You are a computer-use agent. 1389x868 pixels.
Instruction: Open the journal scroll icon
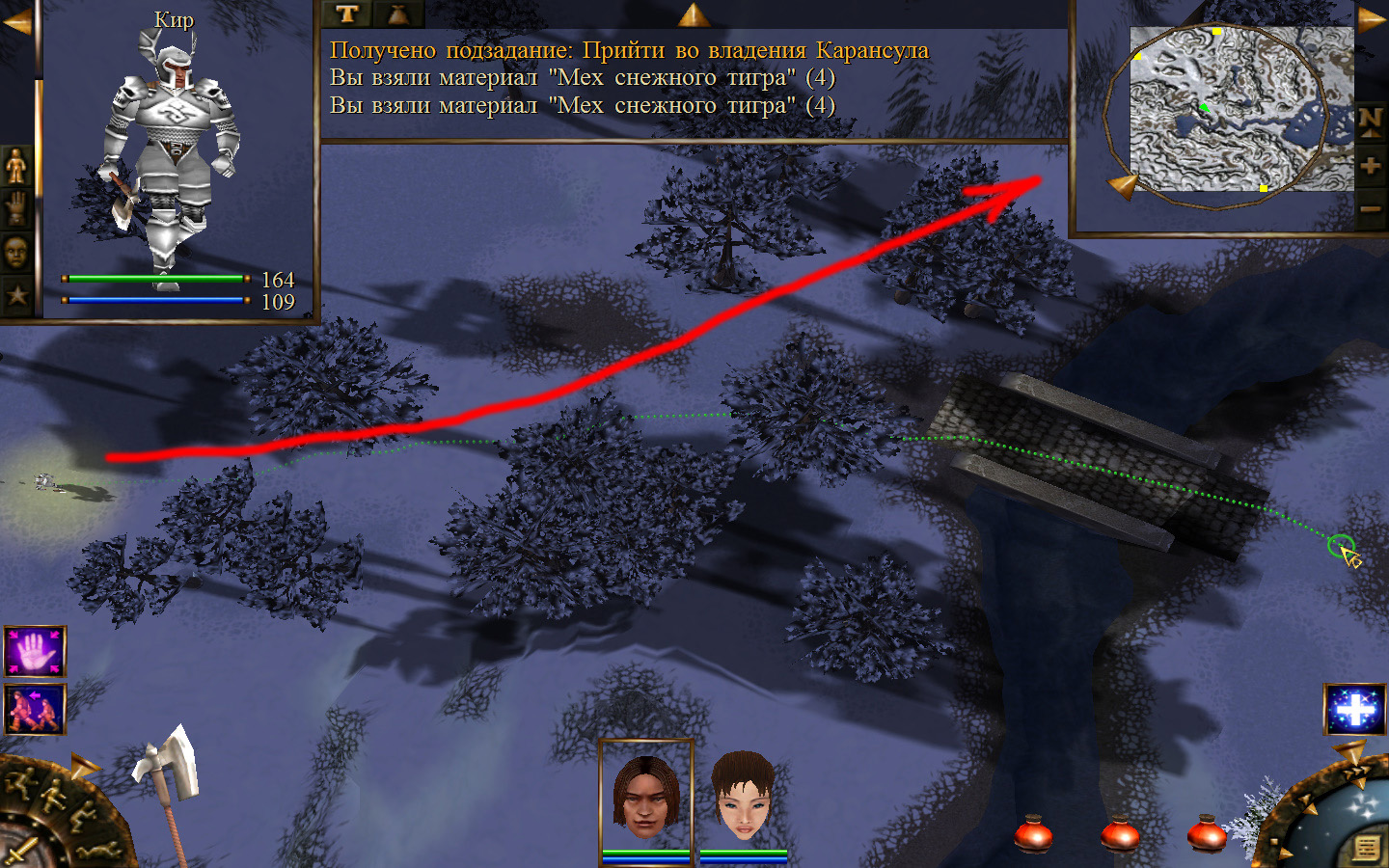click(x=1366, y=848)
